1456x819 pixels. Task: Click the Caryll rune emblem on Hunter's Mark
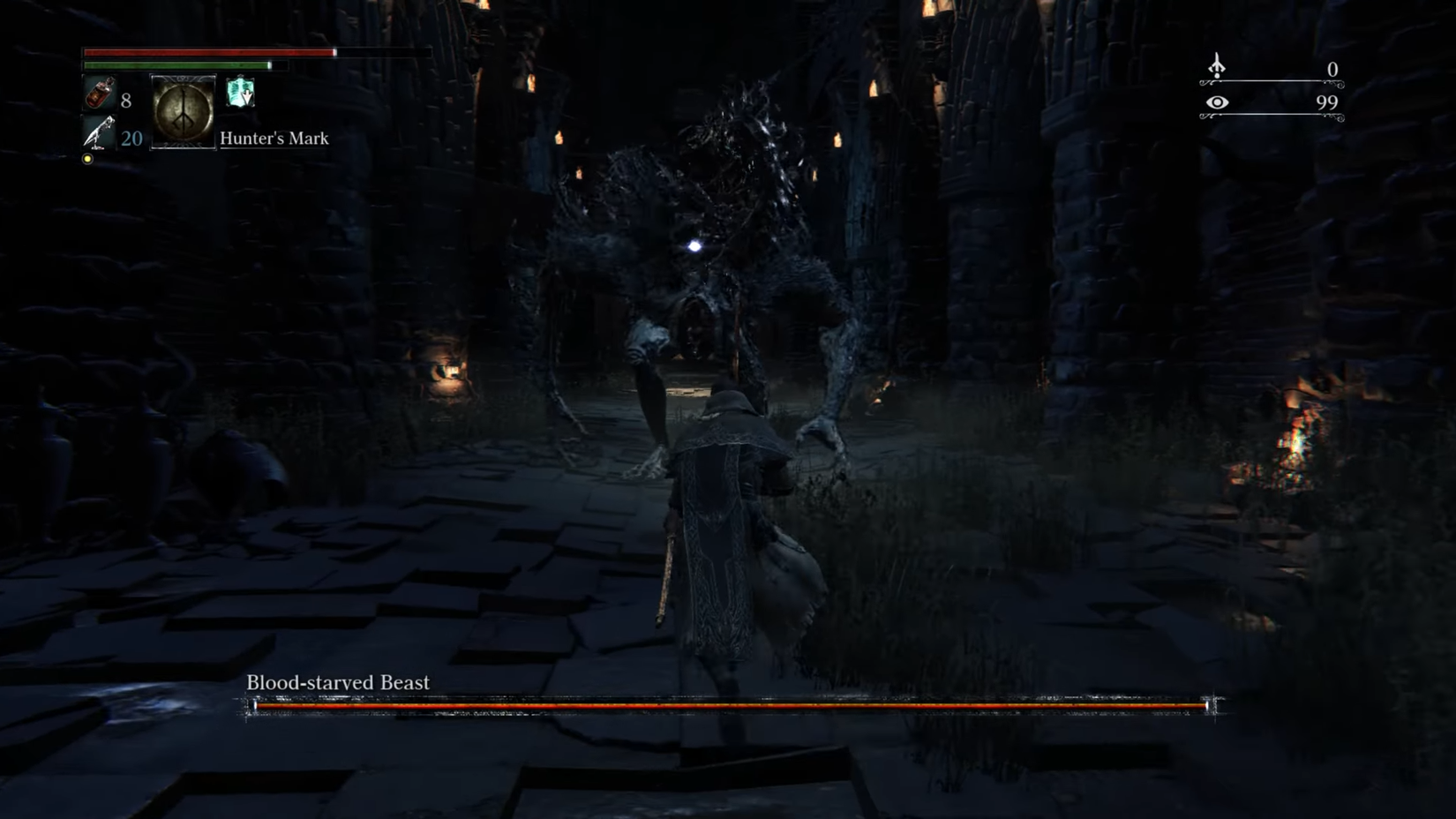point(183,113)
